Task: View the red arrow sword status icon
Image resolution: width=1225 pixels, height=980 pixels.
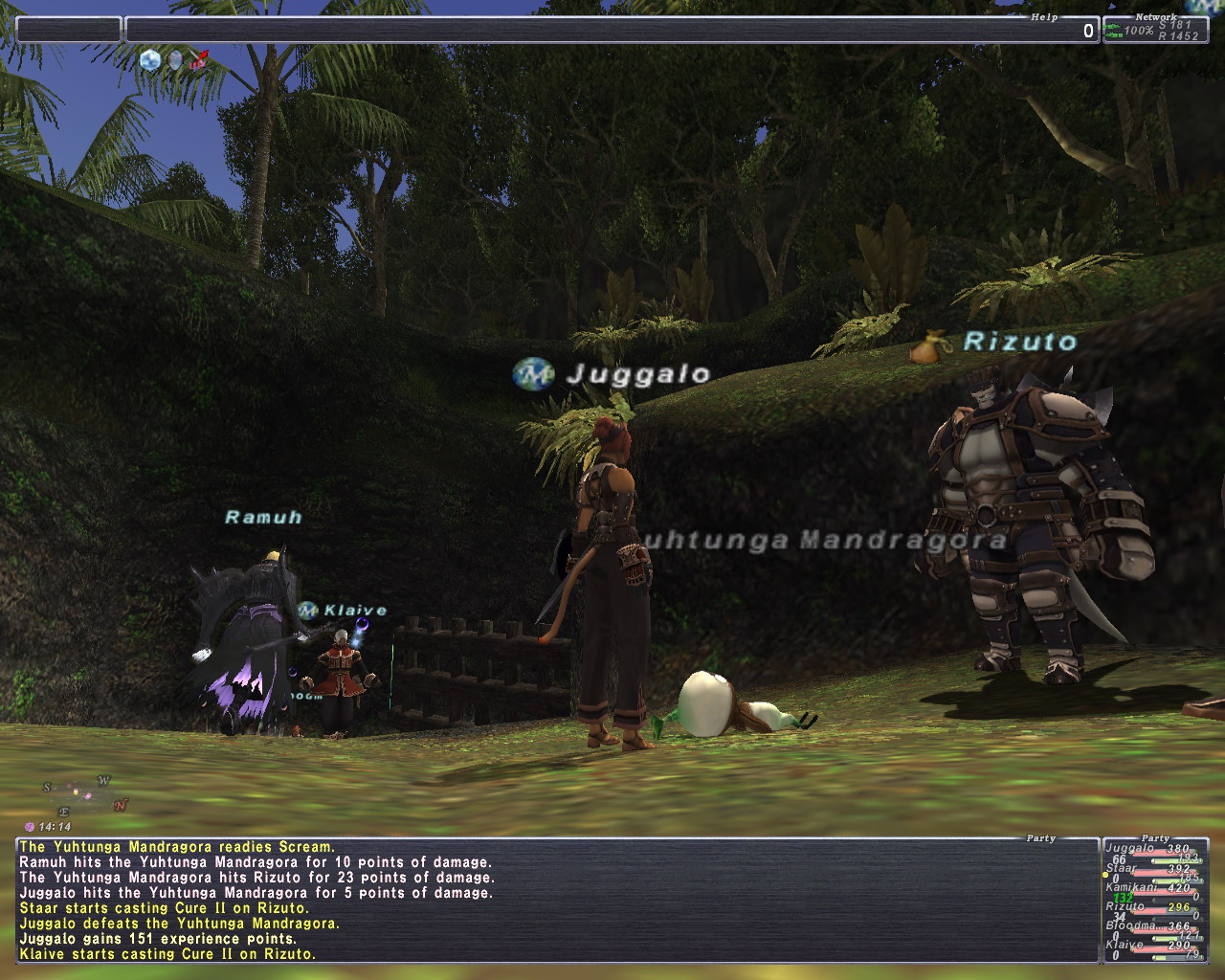Action: coord(198,61)
